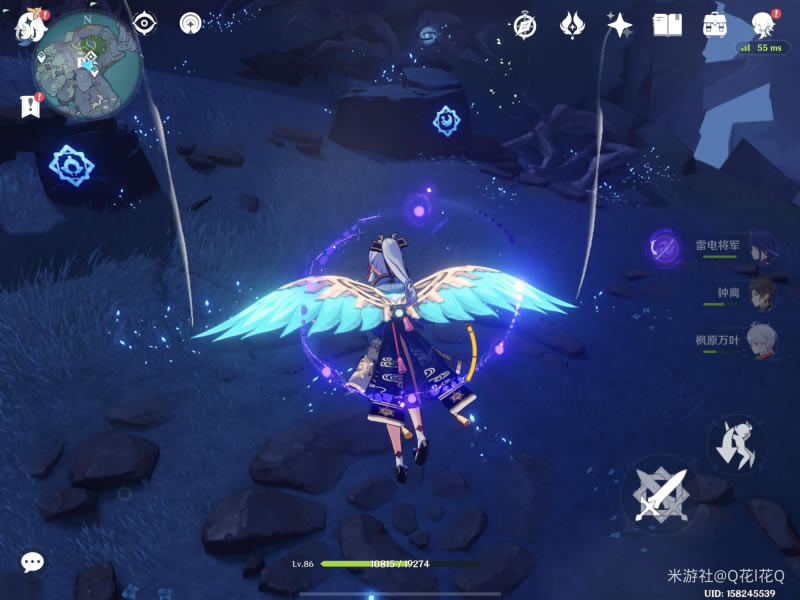This screenshot has width=800, height=600.
Task: Switch to party member 枫原万叶
Action: (760, 342)
